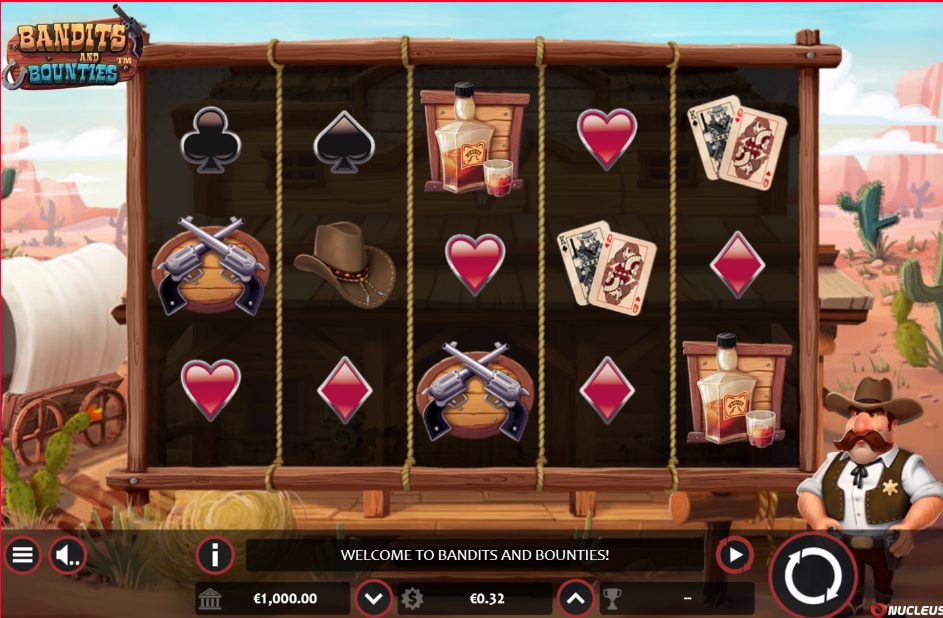Open the hamburger menu

point(22,554)
